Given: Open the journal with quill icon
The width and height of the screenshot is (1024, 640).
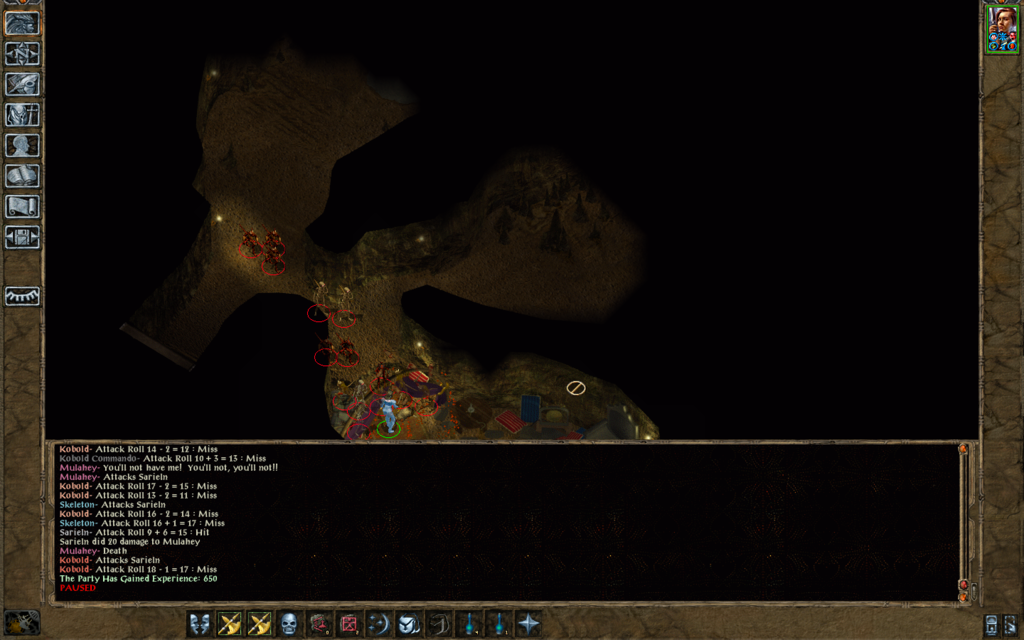Looking at the screenshot, I should (22, 84).
